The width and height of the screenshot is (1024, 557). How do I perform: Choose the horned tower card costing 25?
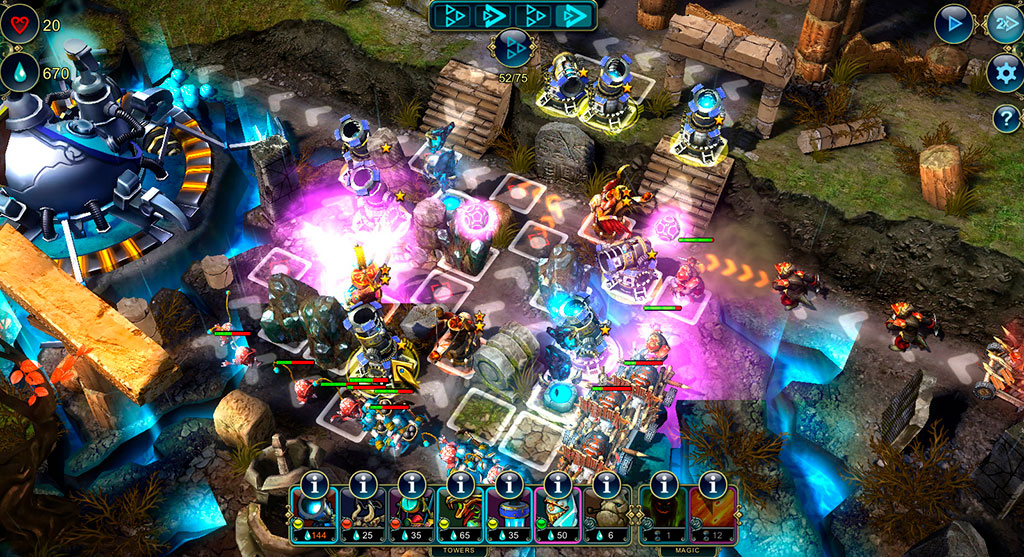tap(364, 514)
